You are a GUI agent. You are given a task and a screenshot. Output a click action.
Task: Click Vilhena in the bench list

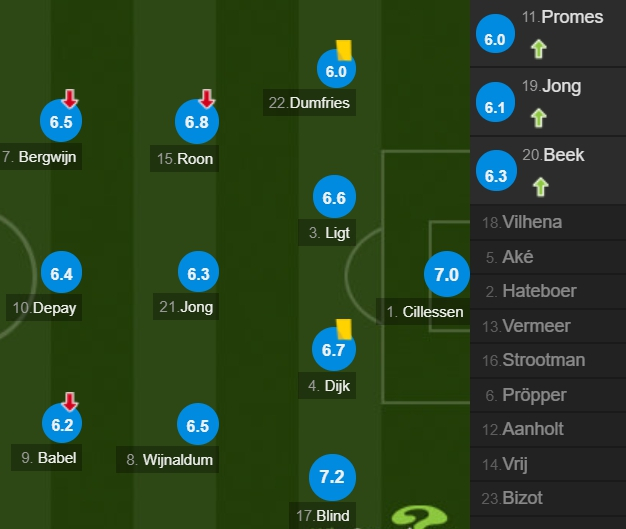click(548, 222)
